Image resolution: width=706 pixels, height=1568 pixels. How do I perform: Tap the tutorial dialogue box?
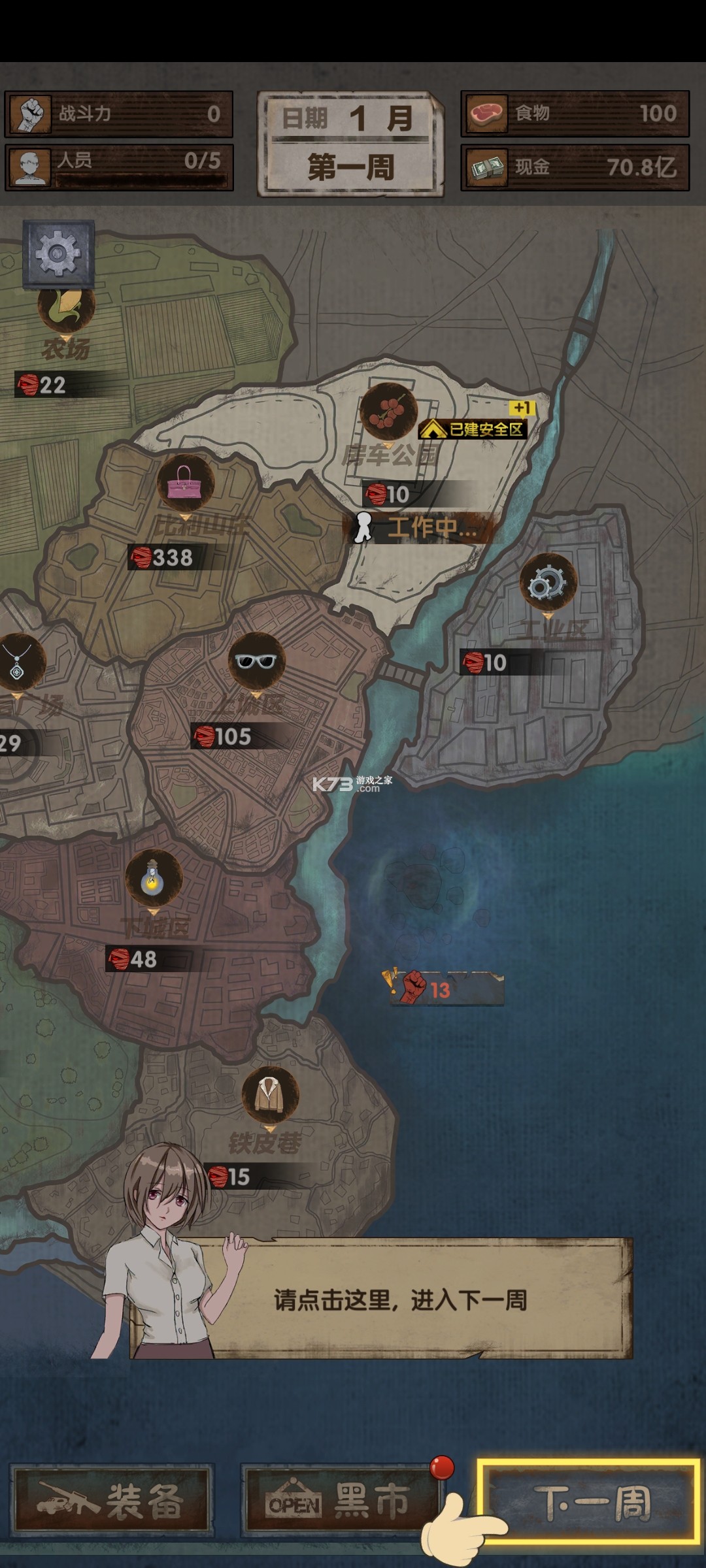click(x=399, y=1299)
